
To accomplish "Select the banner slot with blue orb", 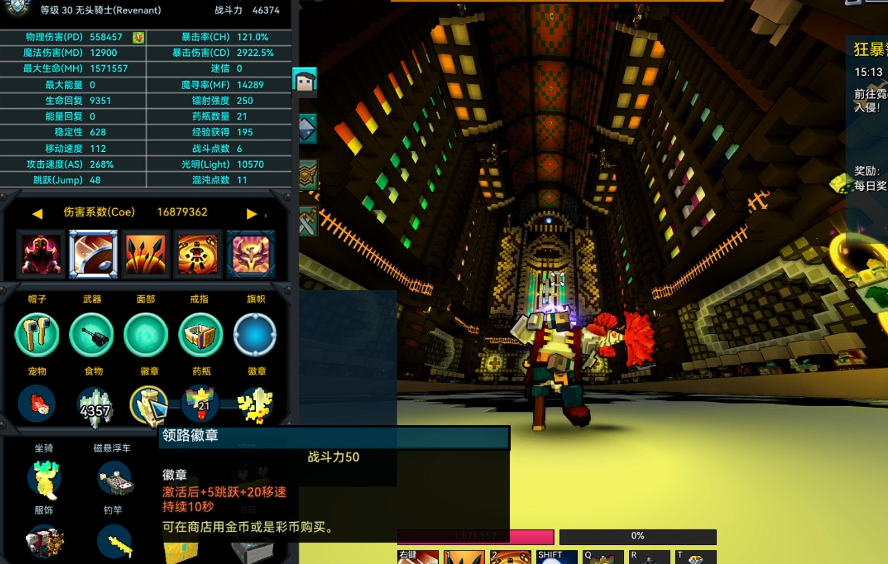I will (x=255, y=335).
